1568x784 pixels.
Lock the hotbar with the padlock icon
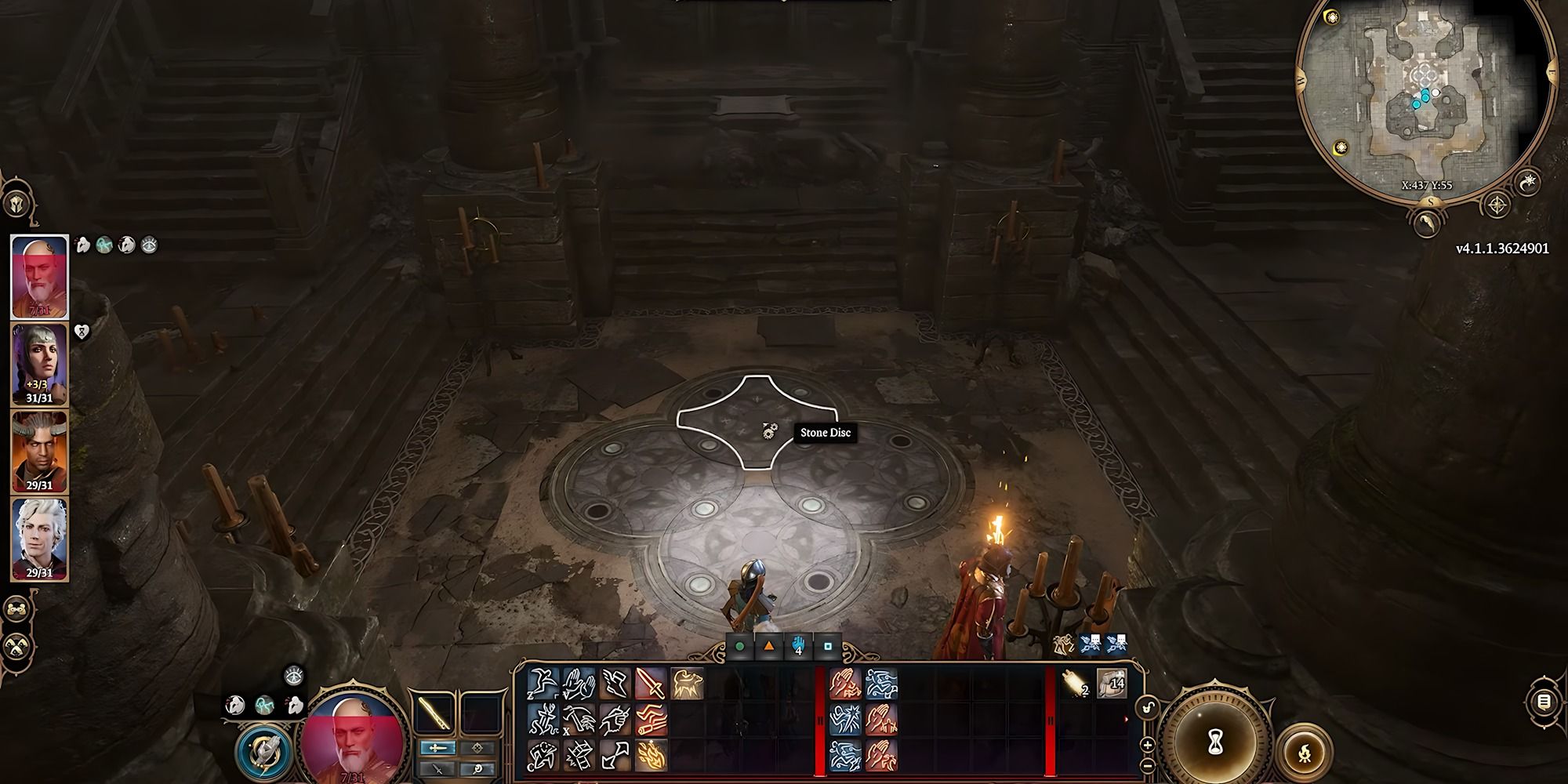point(1147,706)
